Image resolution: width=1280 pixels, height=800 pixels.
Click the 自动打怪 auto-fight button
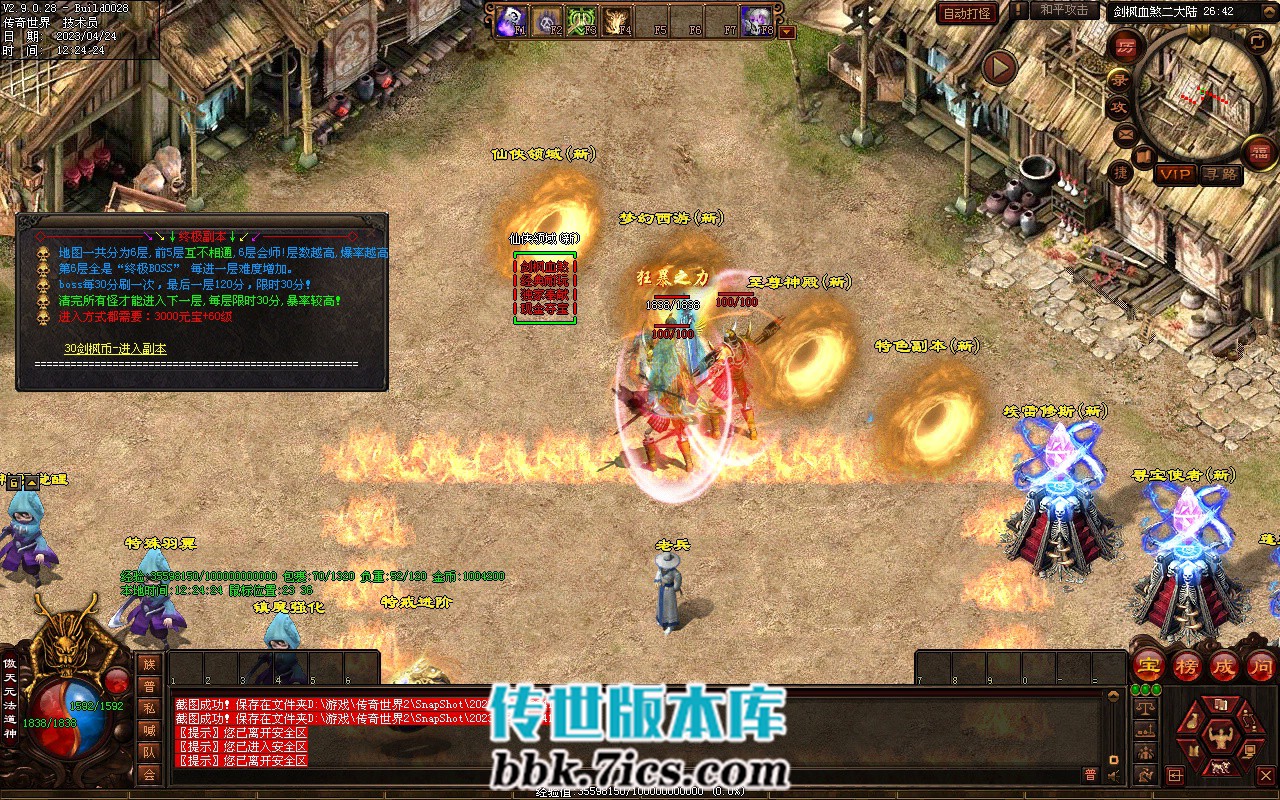tap(967, 13)
